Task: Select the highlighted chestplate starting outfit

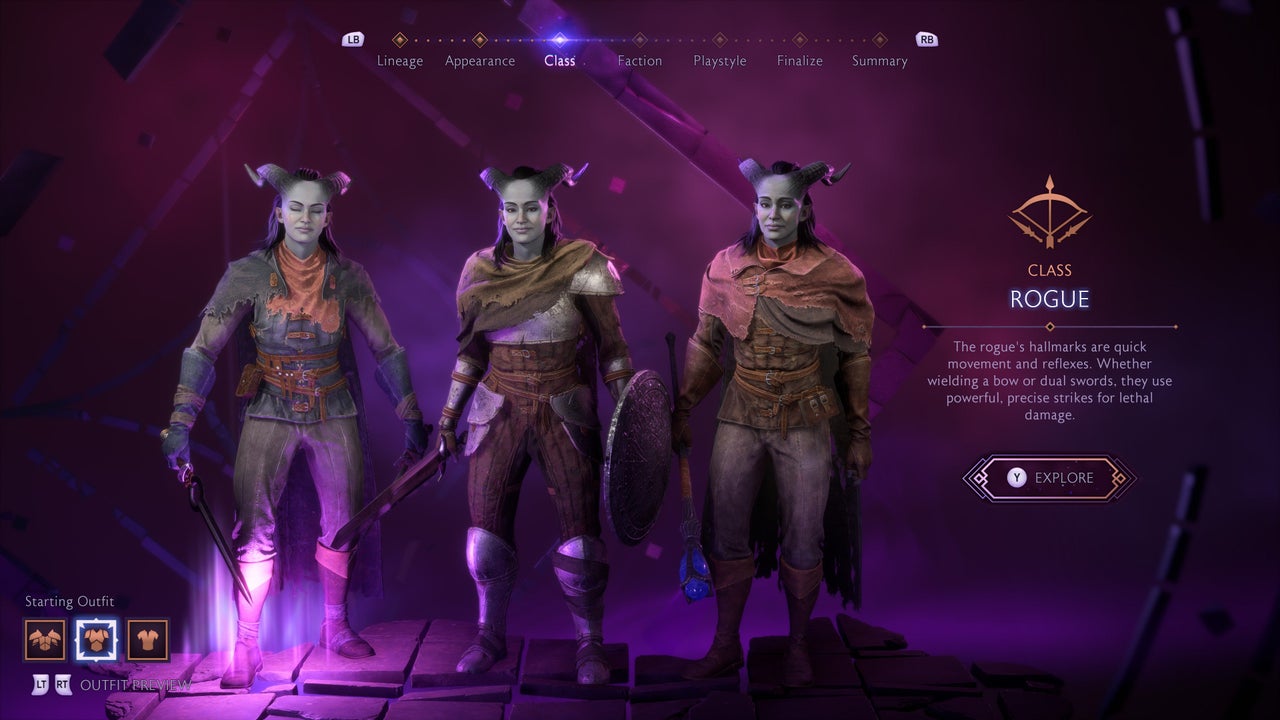Action: pyautogui.click(x=96, y=640)
